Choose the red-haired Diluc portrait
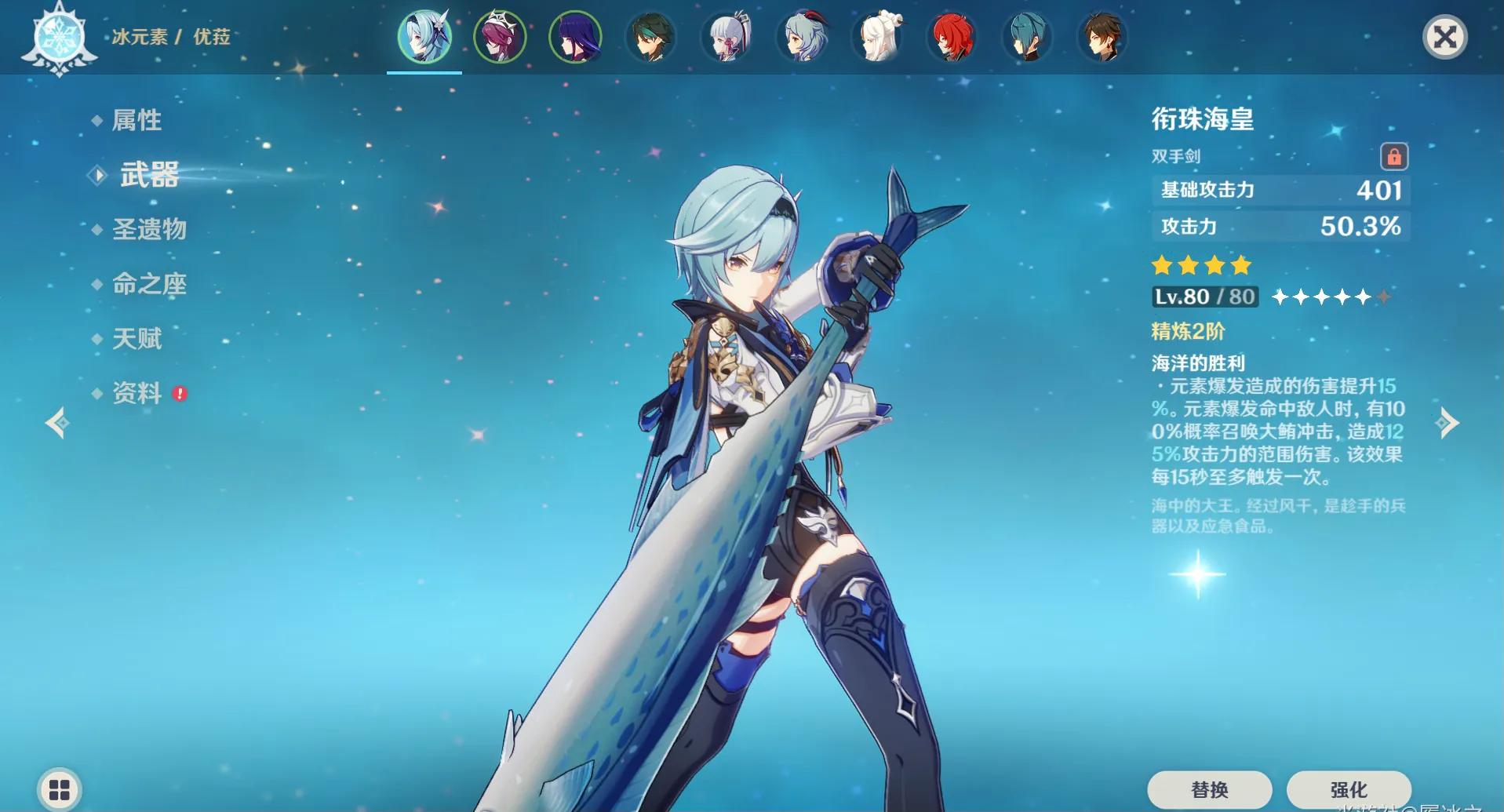This screenshot has height=812, width=1504. tap(952, 37)
